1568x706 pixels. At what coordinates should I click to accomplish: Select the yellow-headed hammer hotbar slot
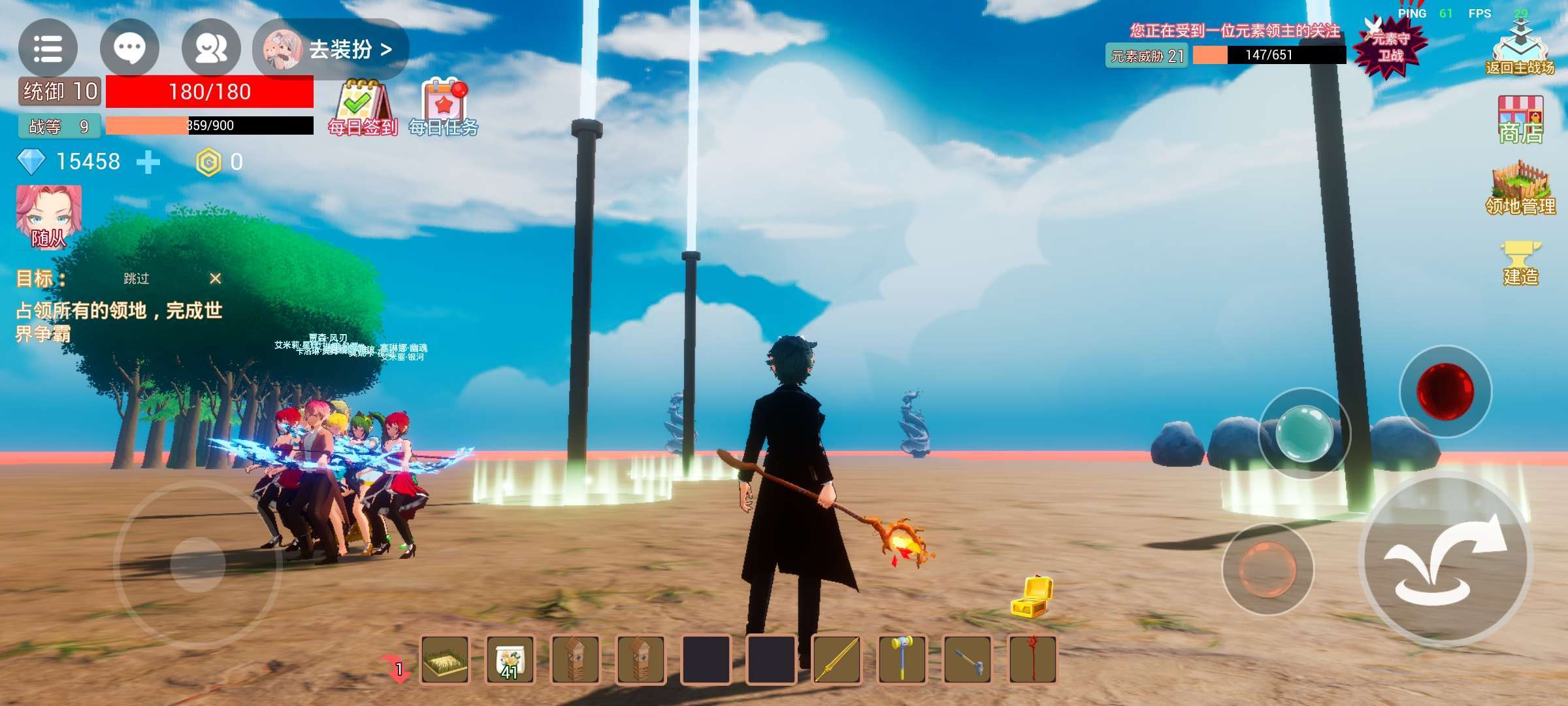(902, 660)
